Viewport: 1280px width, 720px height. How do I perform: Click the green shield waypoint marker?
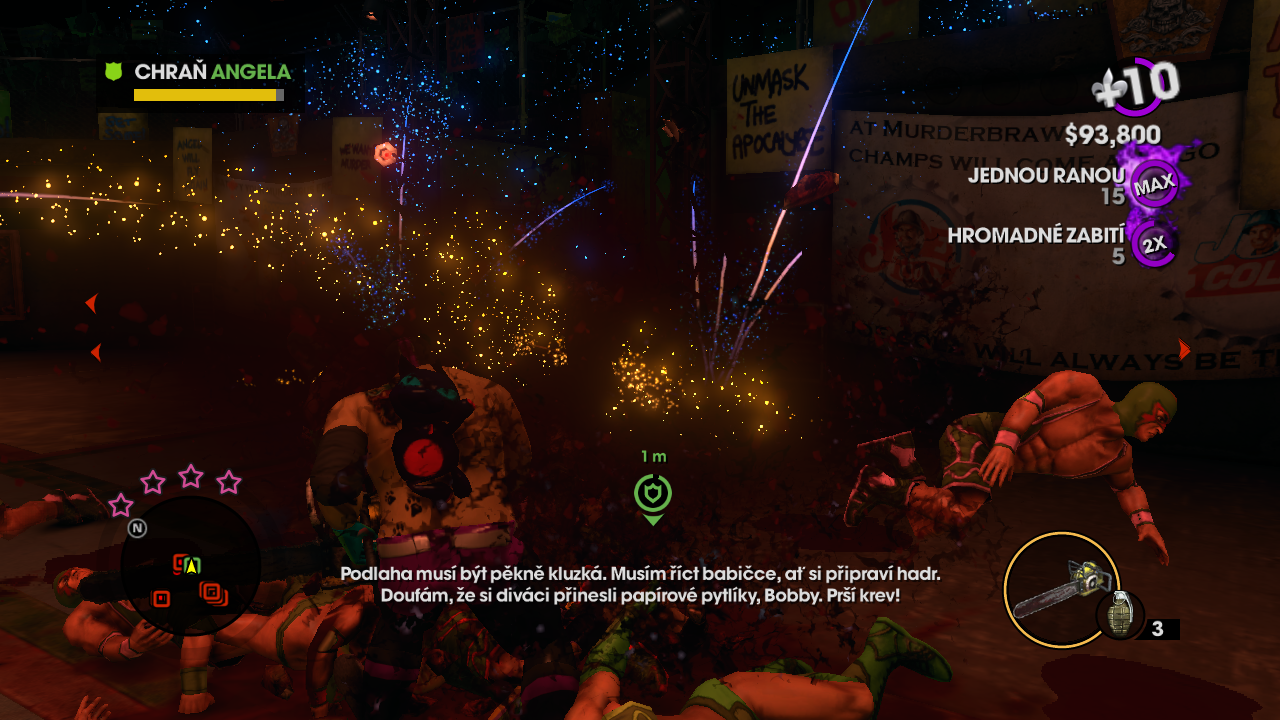pyautogui.click(x=652, y=493)
